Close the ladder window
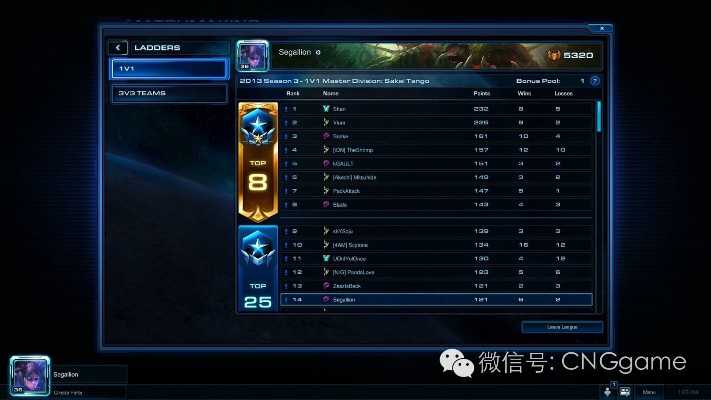The image size is (711, 400). click(600, 28)
